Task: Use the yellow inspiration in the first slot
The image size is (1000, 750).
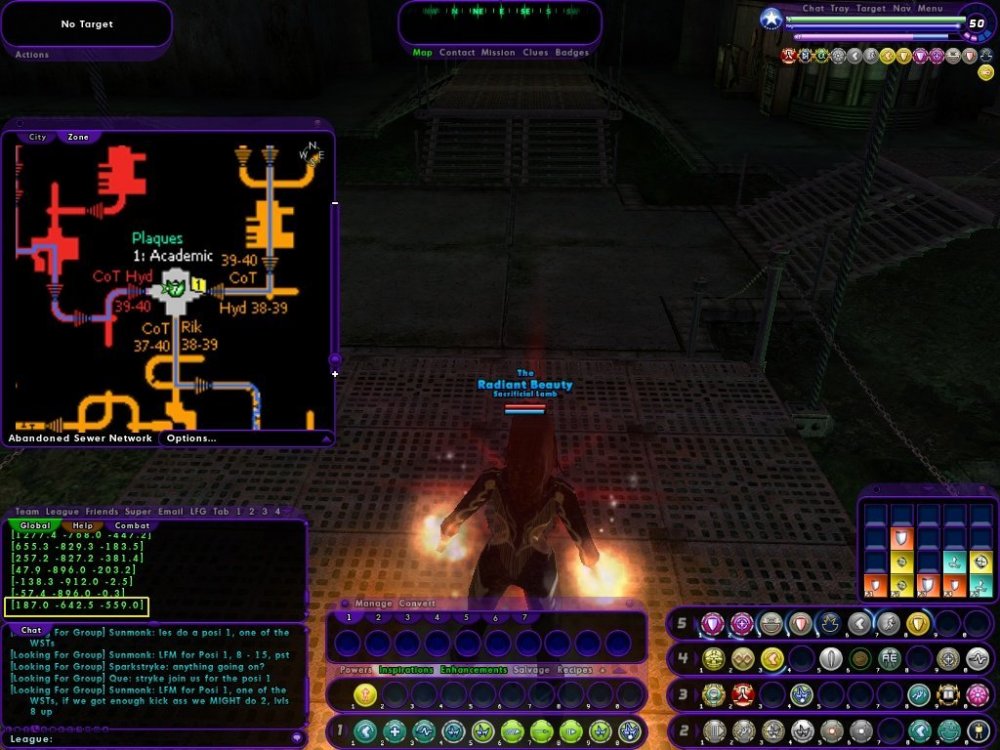Action: point(365,693)
